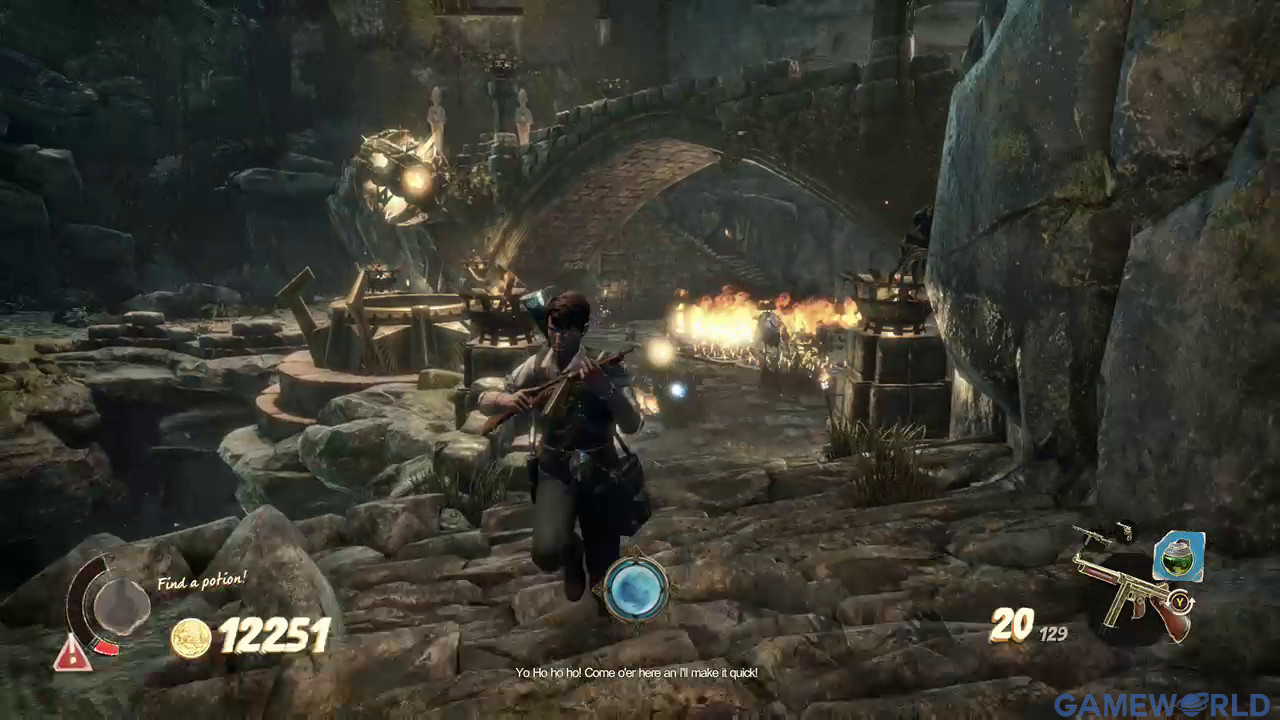This screenshot has width=1280, height=720.
Task: Use the green potion grenade item
Action: click(1178, 556)
